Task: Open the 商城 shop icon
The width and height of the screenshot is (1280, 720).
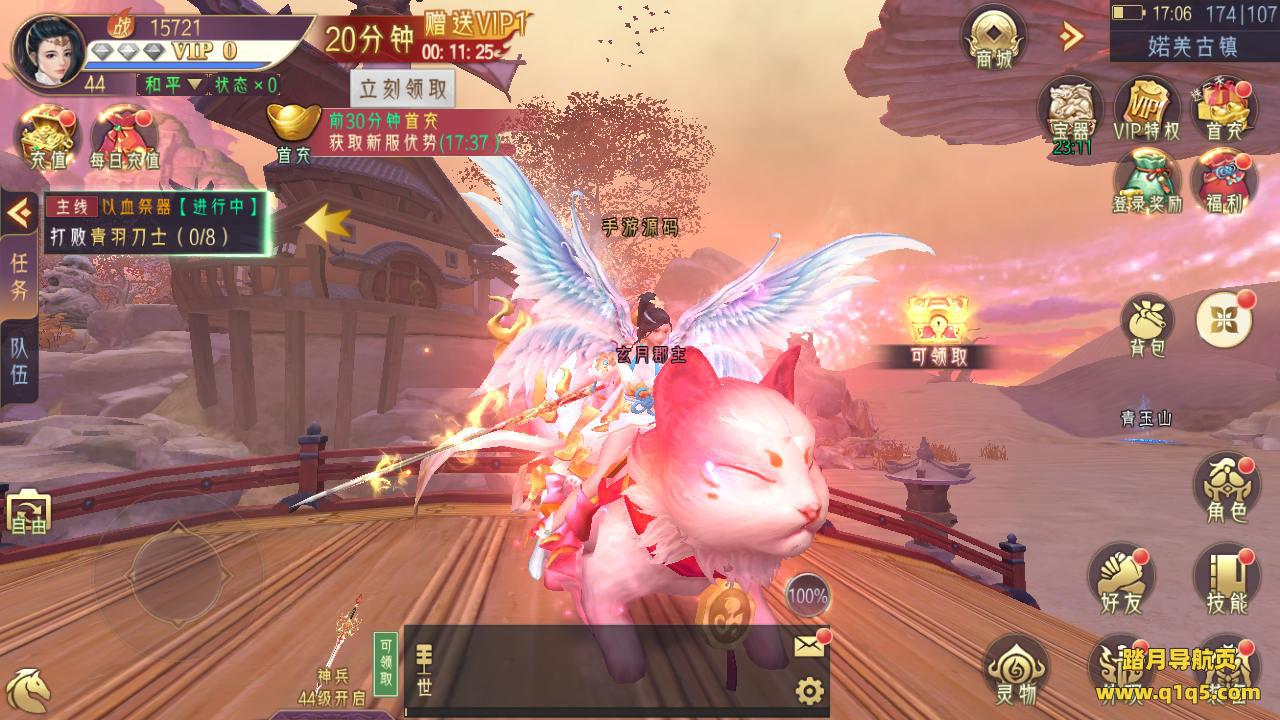Action: click(x=995, y=40)
